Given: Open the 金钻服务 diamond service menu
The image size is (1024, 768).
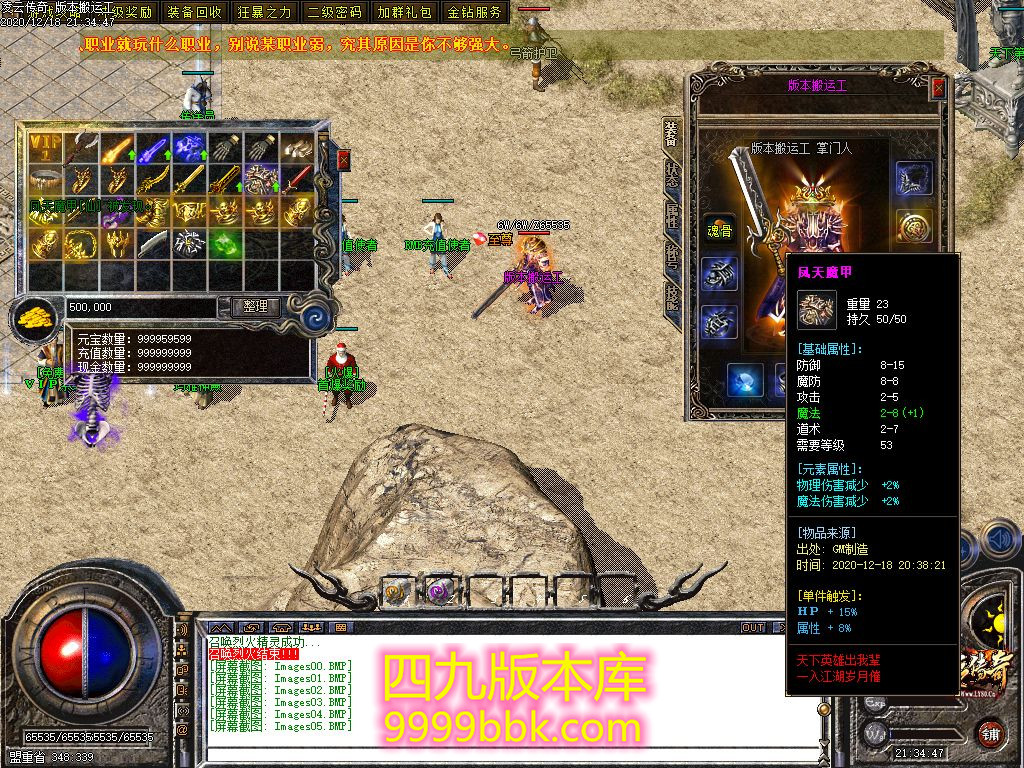Looking at the screenshot, I should [x=475, y=12].
